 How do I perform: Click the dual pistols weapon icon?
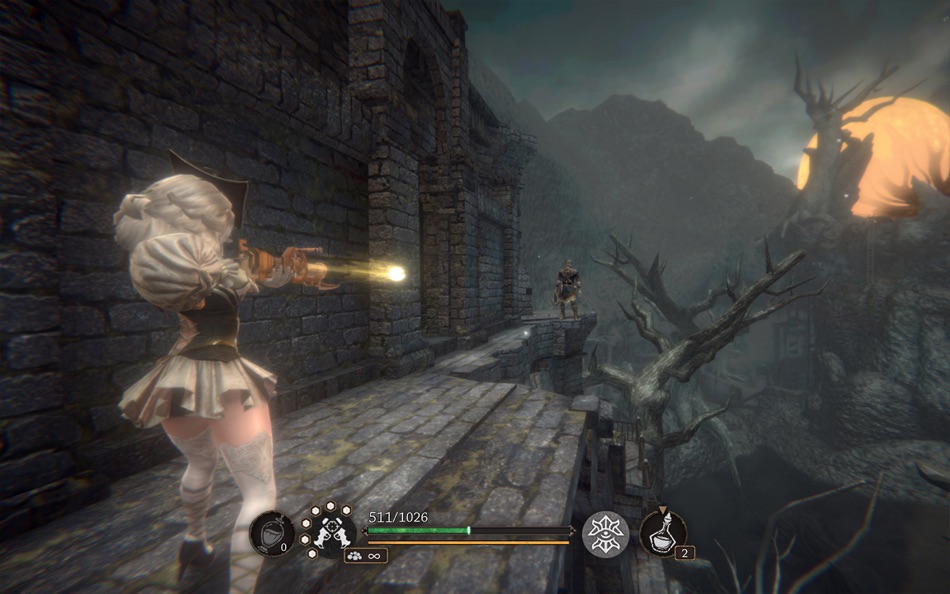[x=328, y=532]
